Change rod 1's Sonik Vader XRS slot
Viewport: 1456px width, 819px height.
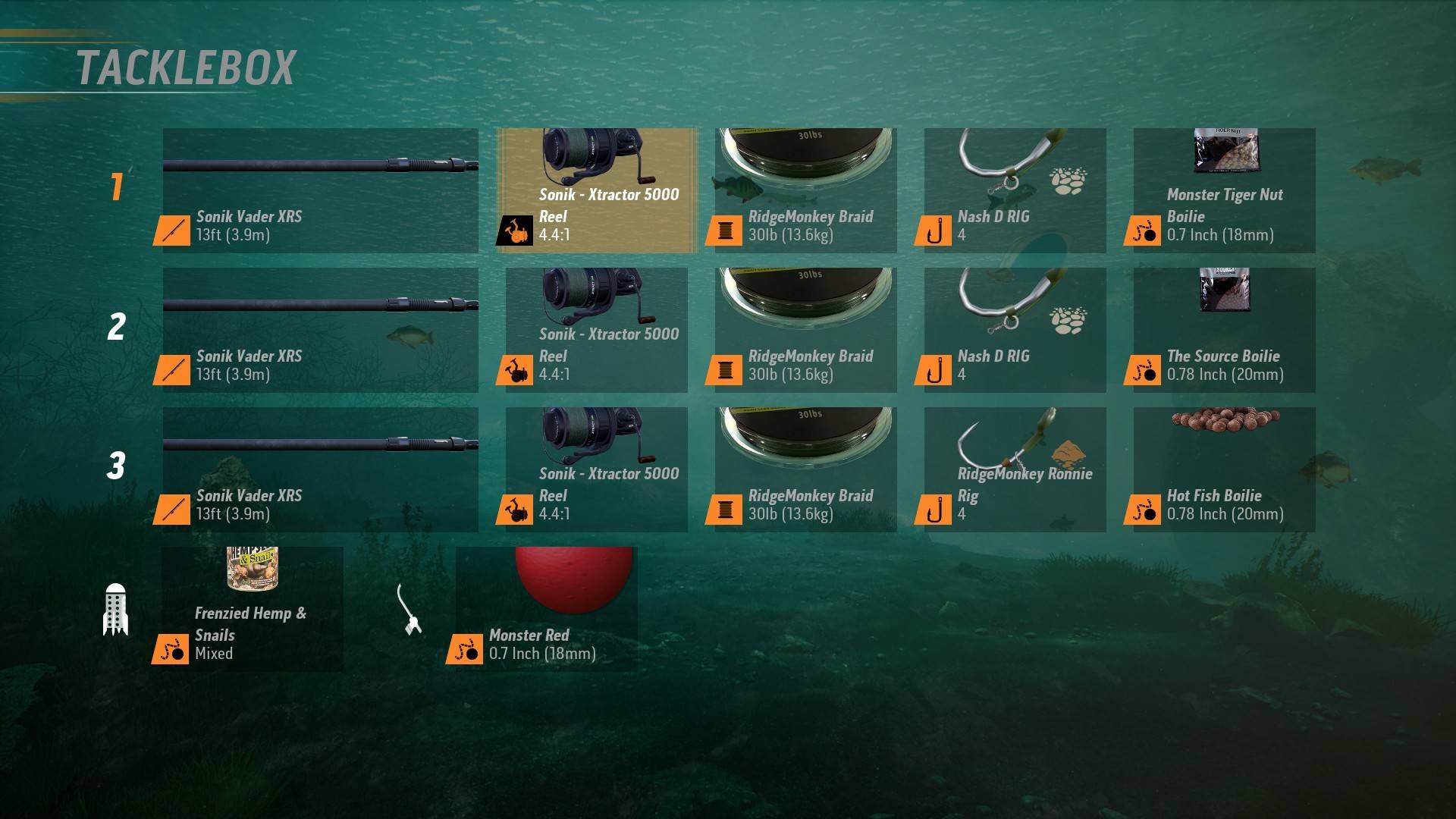pos(320,190)
